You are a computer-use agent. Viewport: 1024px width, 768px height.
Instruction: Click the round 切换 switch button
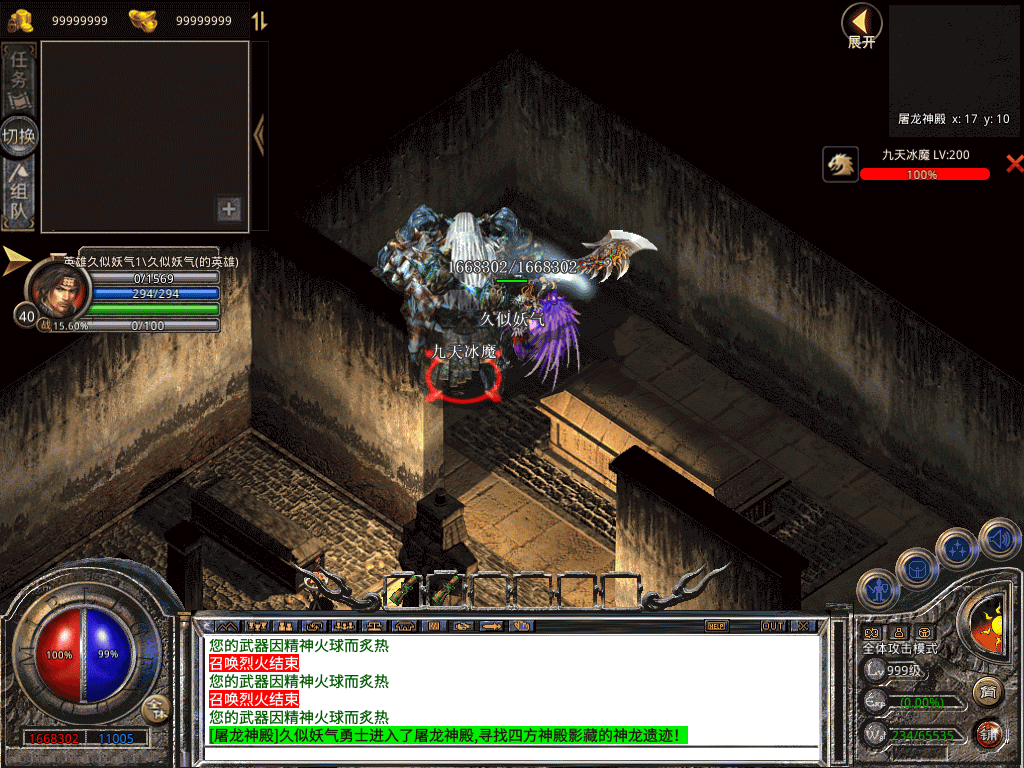(x=20, y=135)
